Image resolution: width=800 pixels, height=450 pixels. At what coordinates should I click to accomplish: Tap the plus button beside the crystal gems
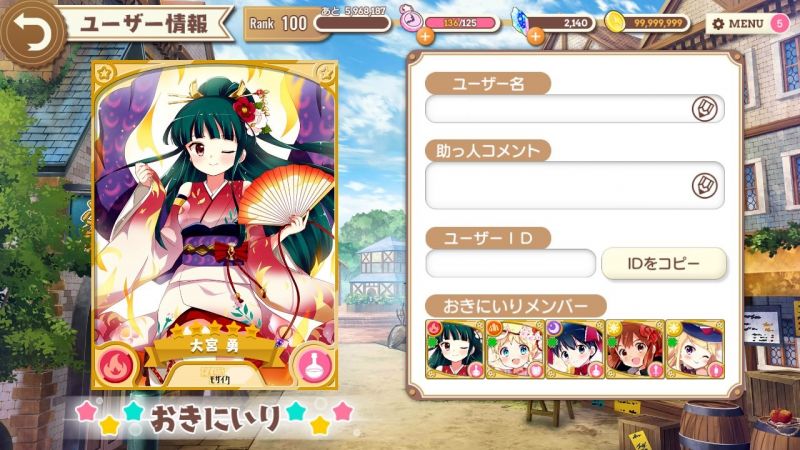[x=535, y=36]
